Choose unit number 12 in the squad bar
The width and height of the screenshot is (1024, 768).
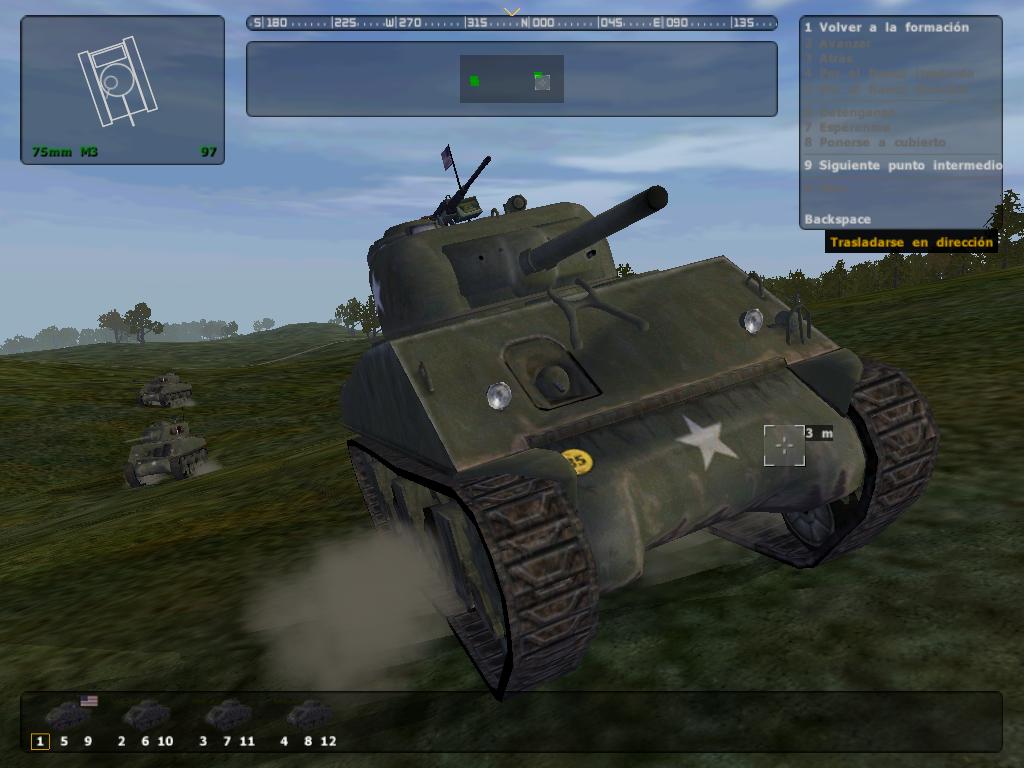coord(328,741)
